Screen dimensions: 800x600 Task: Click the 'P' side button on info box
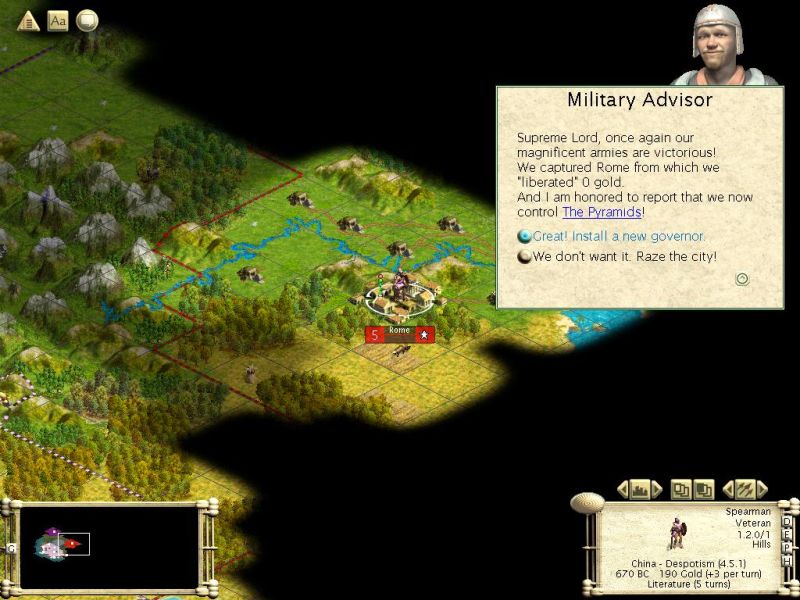[x=786, y=547]
